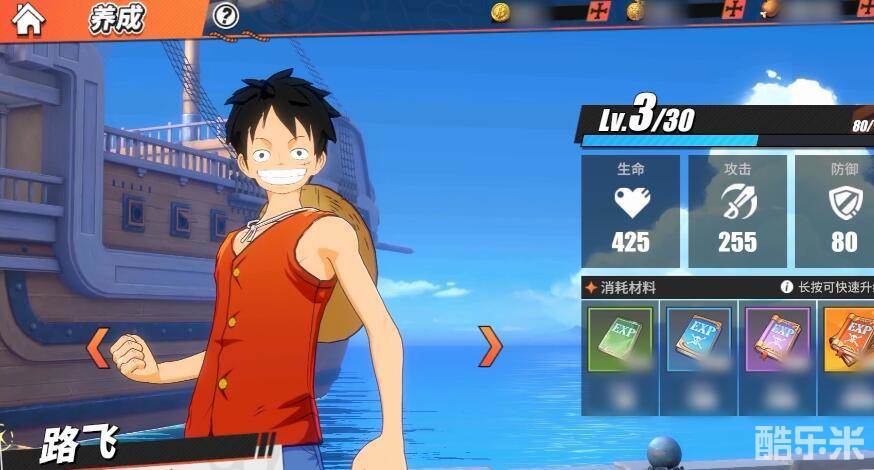874x470 pixels.
Task: Add gold coins via the first red plus
Action: click(x=599, y=12)
